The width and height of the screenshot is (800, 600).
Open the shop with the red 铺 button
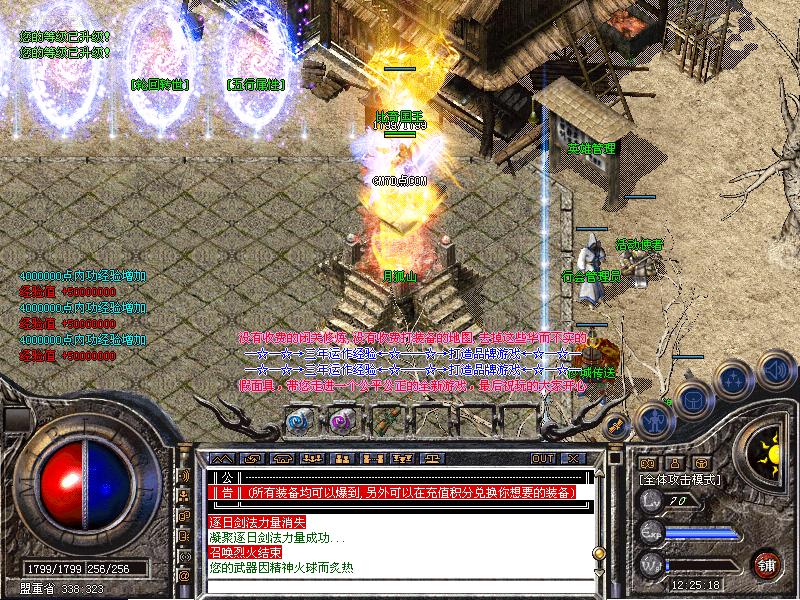pyautogui.click(x=768, y=563)
